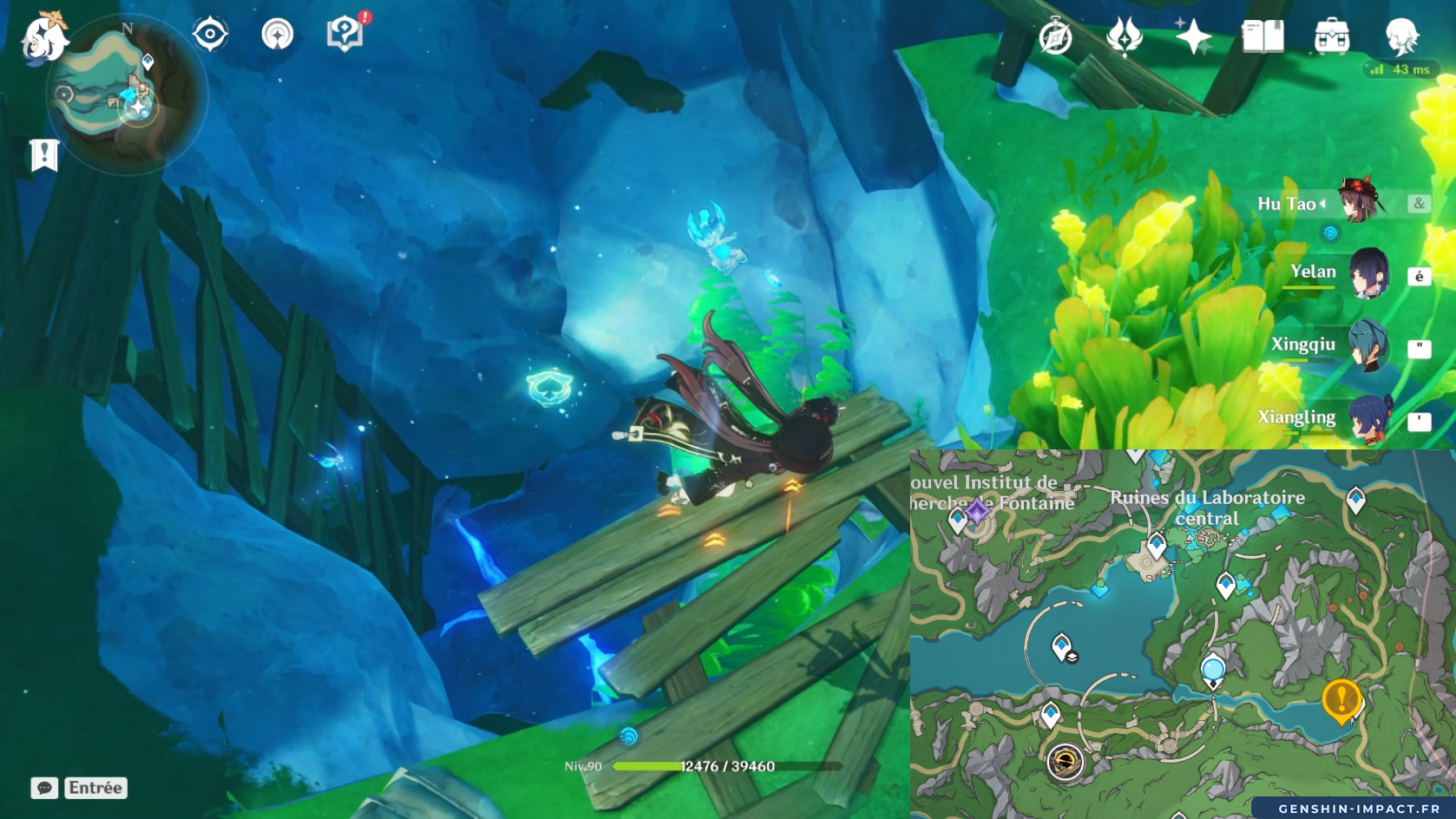Activate the elemental sight eye icon

pyautogui.click(x=210, y=35)
